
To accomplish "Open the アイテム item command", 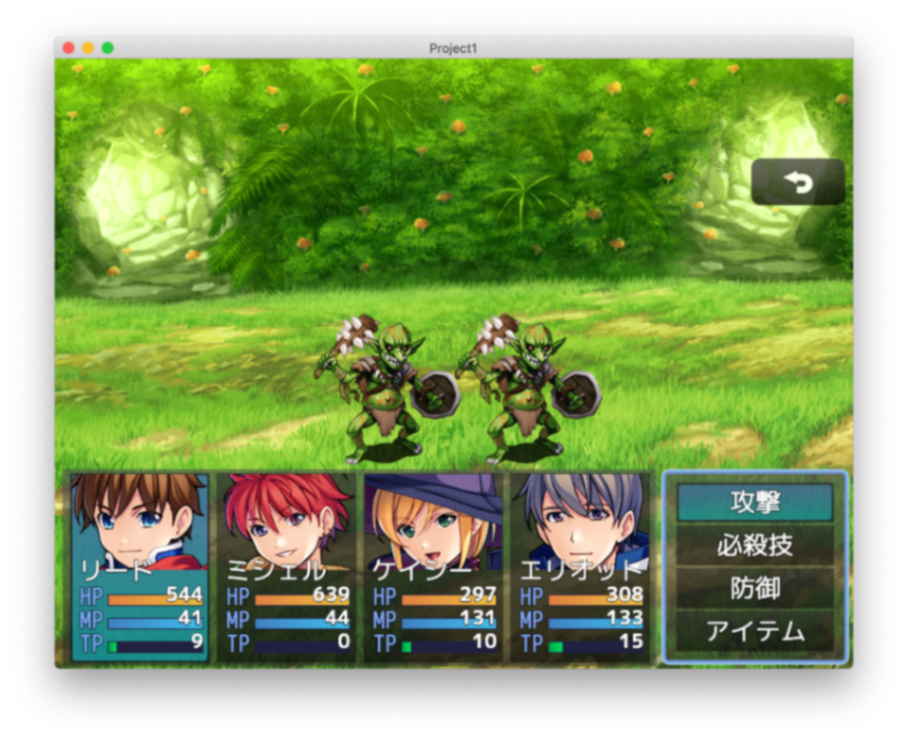I will pyautogui.click(x=755, y=631).
